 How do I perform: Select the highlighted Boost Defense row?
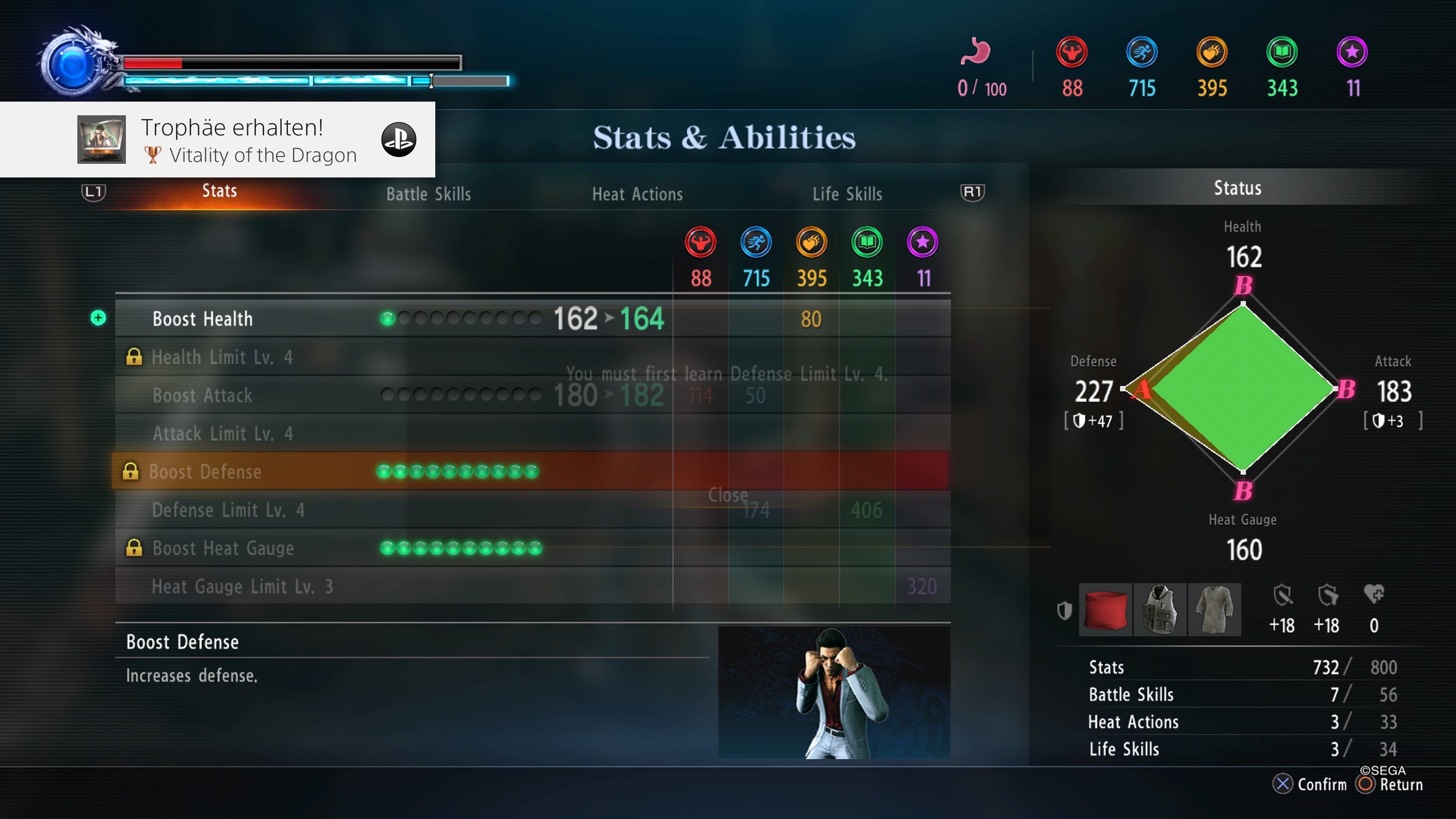[x=205, y=472]
